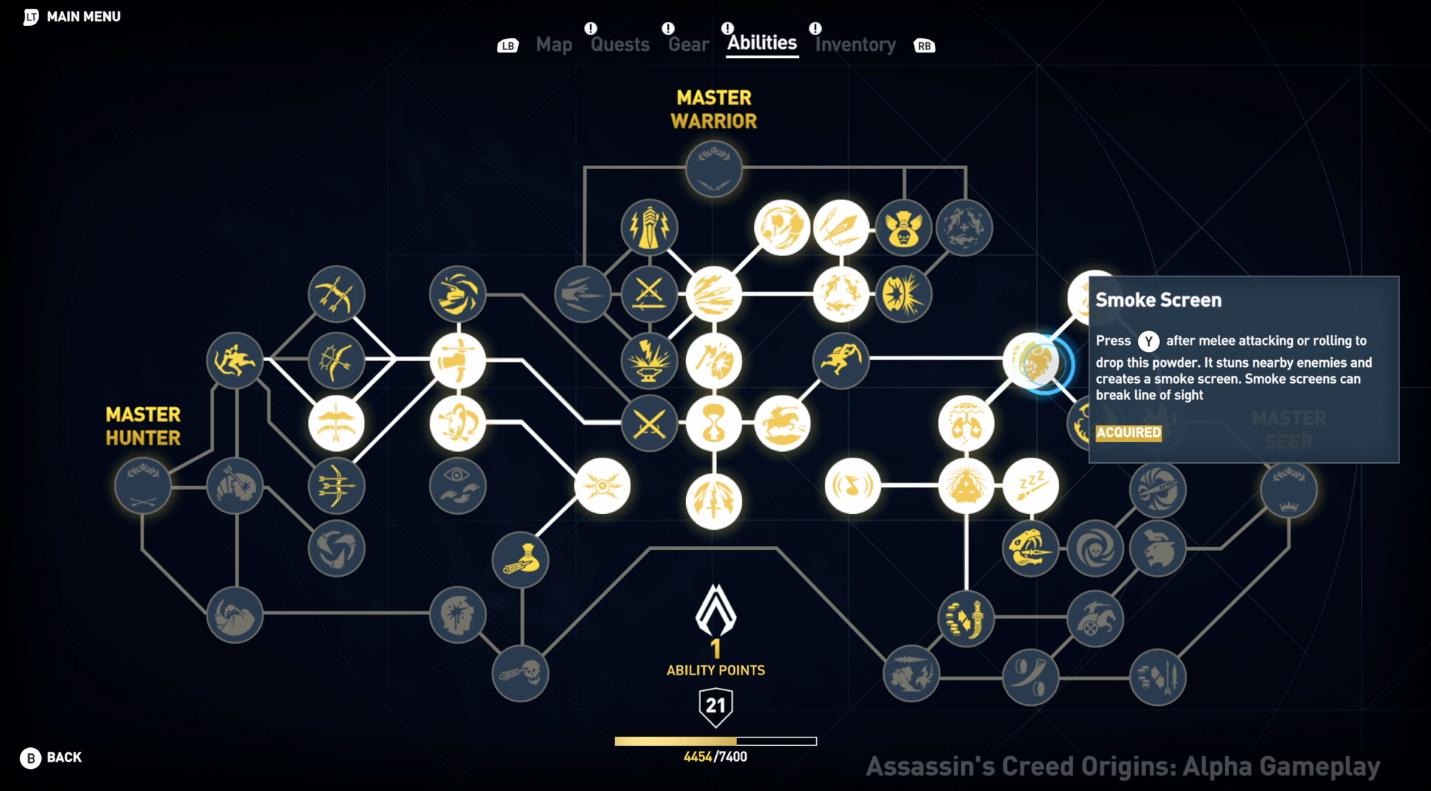
Task: Select the Sleep Darts ZZZ ability icon
Action: coord(1033,487)
